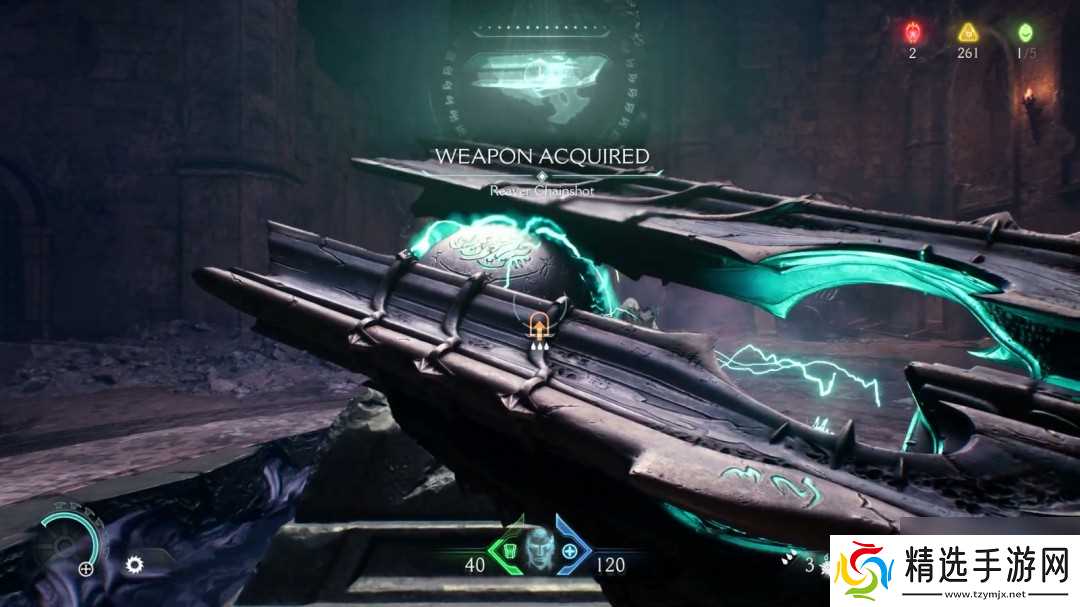Open the gear icon in the HUD
This screenshot has width=1080, height=607.
(x=134, y=565)
